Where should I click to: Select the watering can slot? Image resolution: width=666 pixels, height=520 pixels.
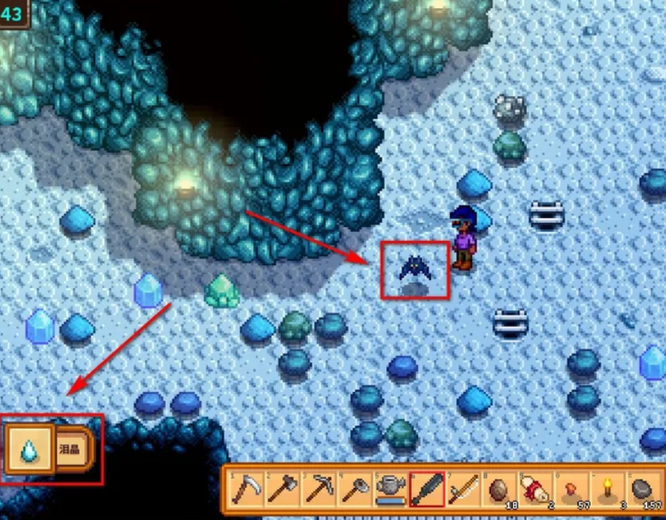coord(391,490)
